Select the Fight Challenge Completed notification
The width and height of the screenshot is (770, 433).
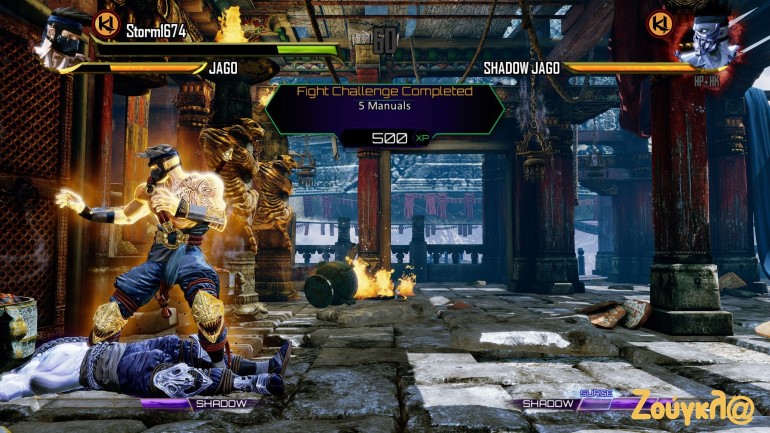385,108
